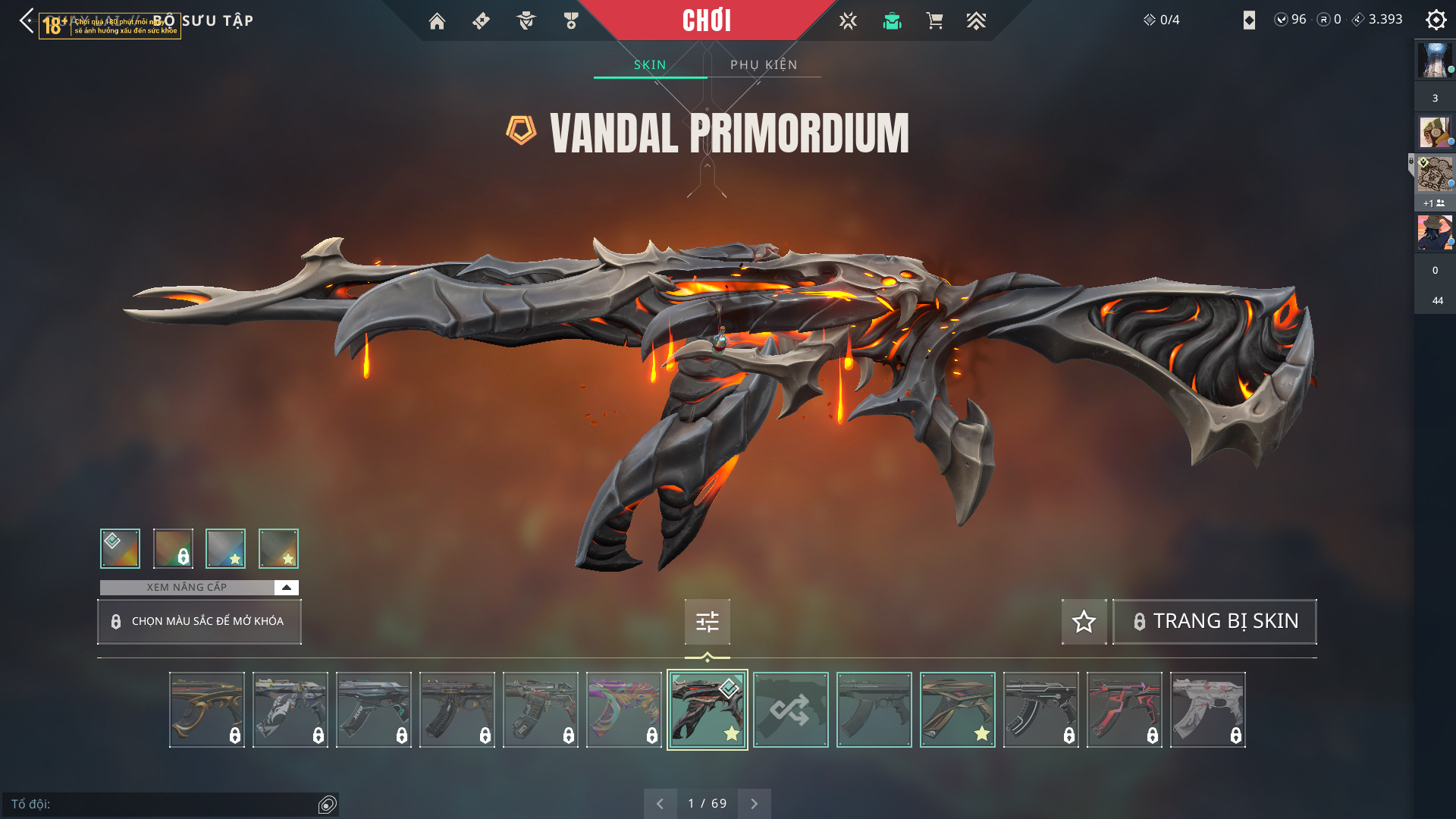Image resolution: width=1456 pixels, height=819 pixels.
Task: Switch to the PHỤ KIỆN tab
Action: (x=764, y=65)
